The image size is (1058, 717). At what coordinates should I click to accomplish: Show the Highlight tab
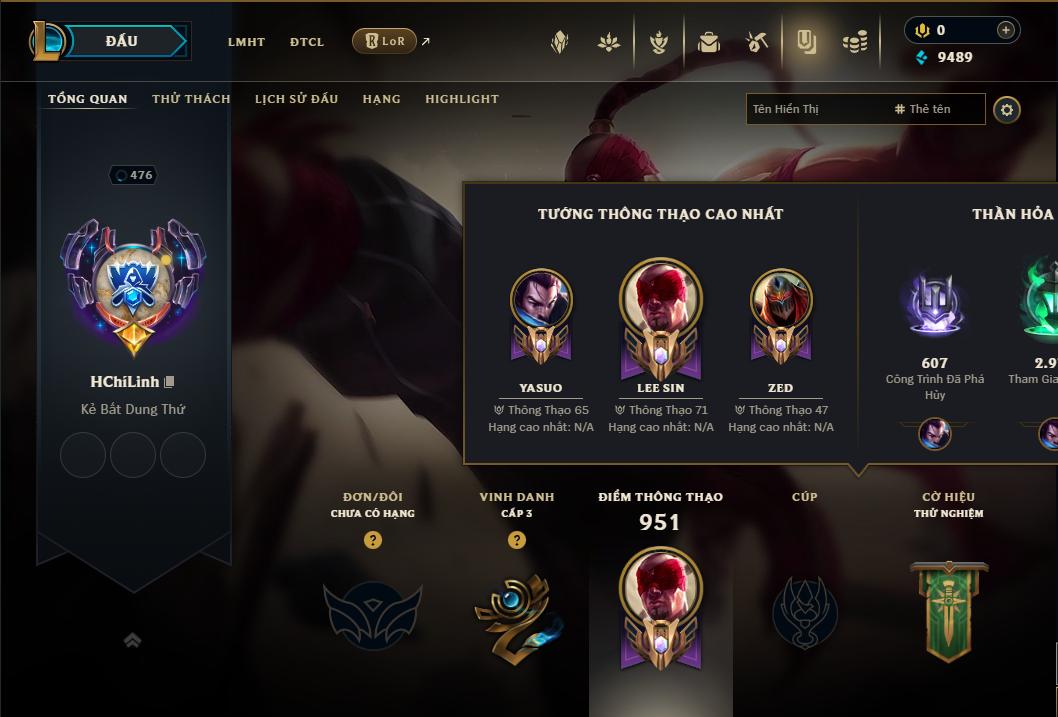[x=461, y=99]
